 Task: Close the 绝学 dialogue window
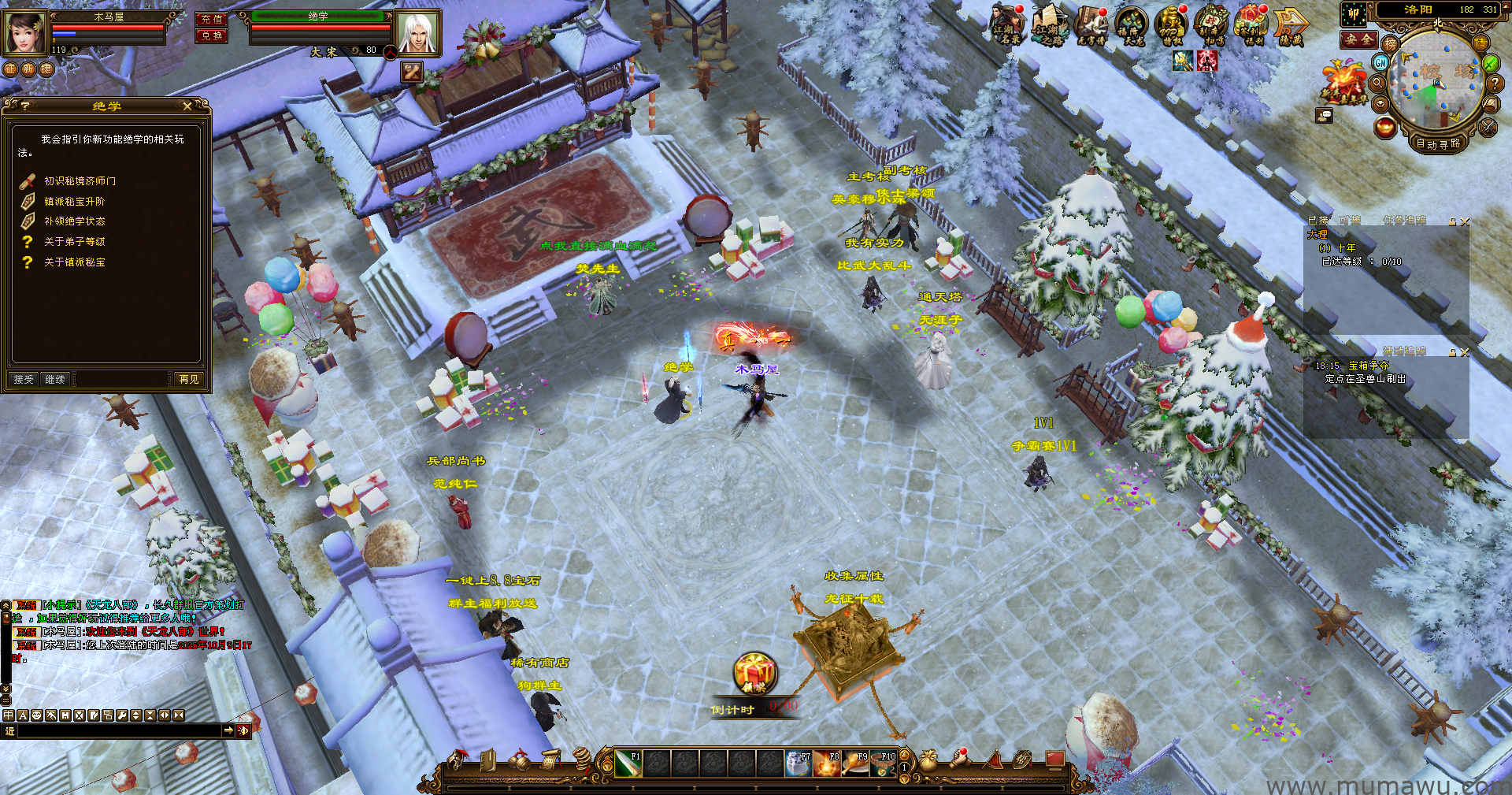click(x=187, y=106)
